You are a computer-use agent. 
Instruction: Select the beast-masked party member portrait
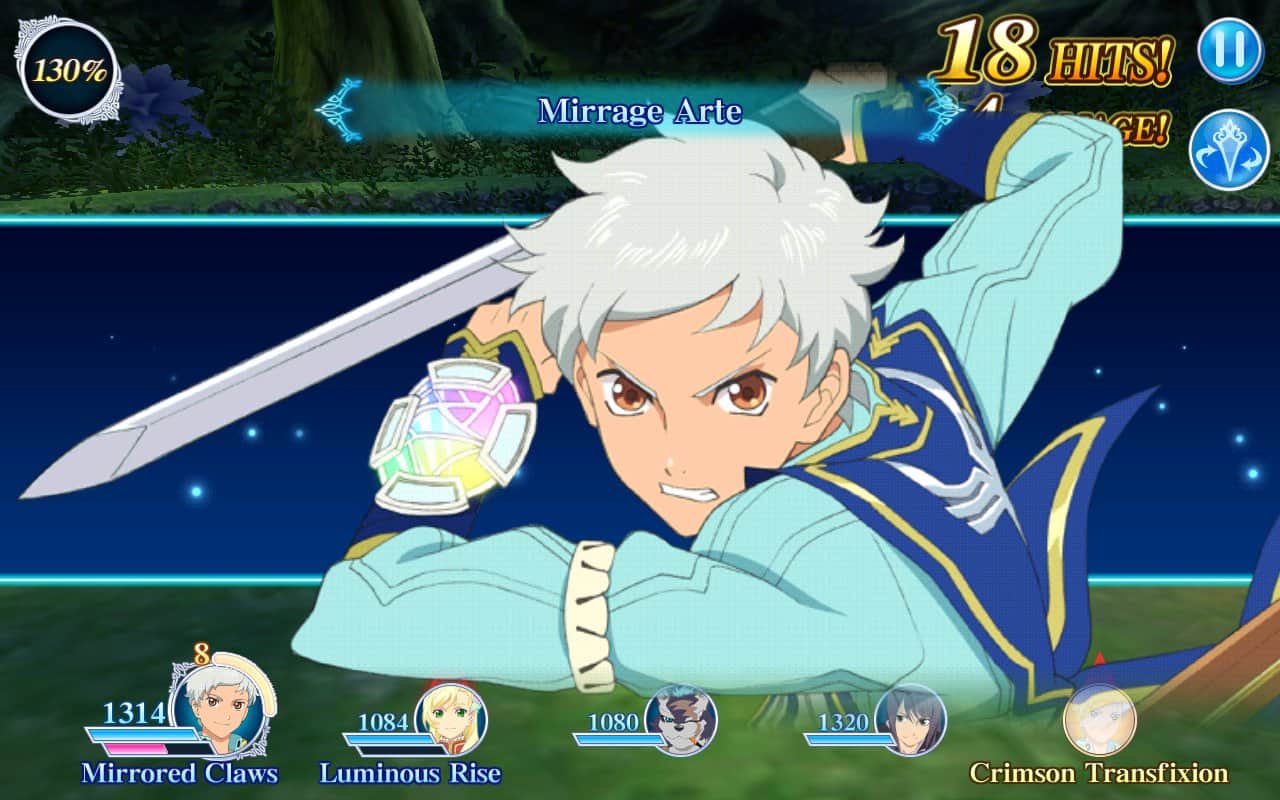tap(680, 720)
